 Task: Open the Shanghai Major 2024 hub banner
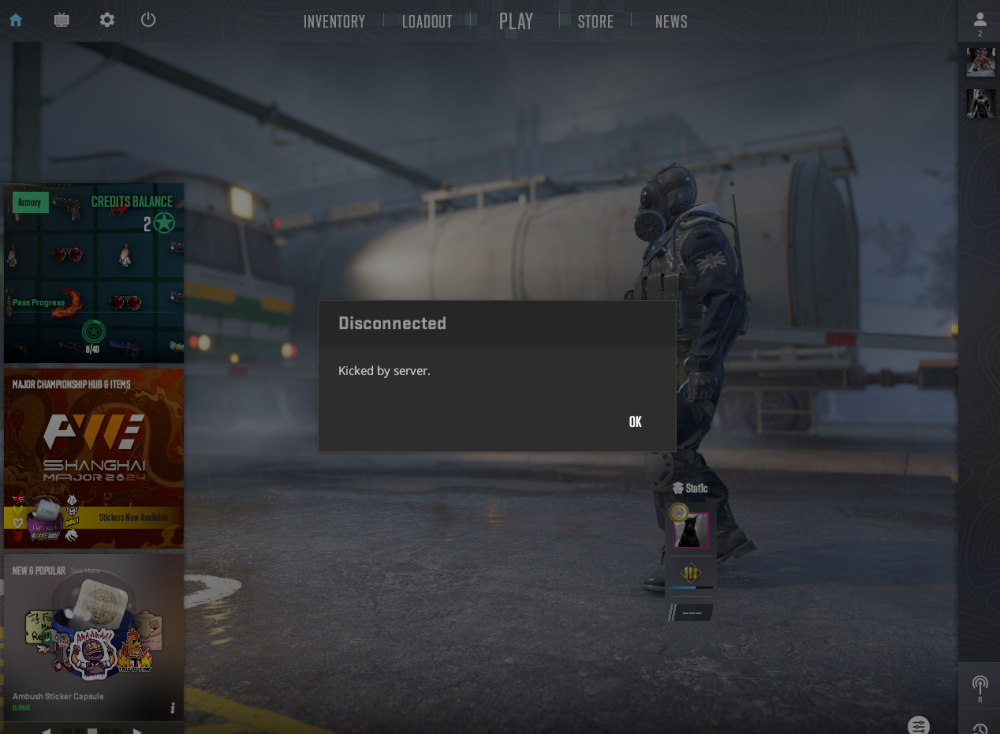click(x=94, y=458)
